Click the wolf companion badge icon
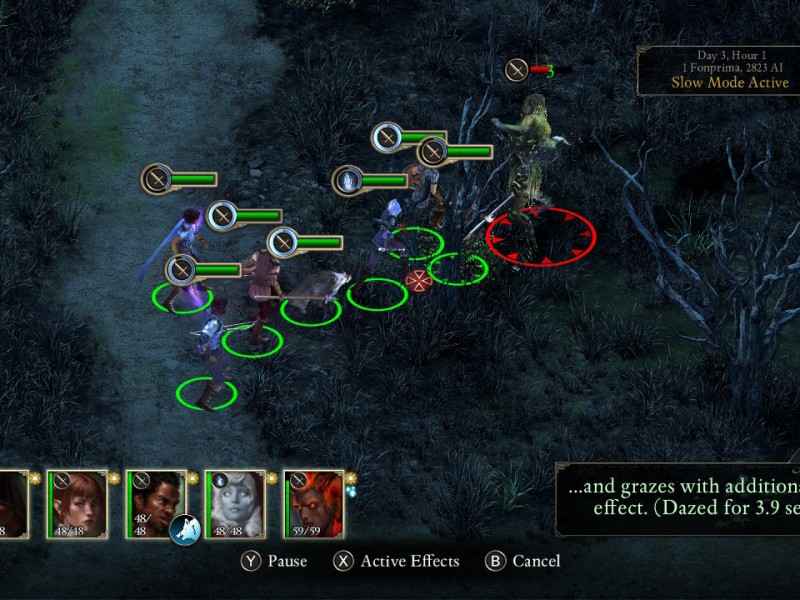Viewport: 800px width, 600px height. tap(185, 529)
